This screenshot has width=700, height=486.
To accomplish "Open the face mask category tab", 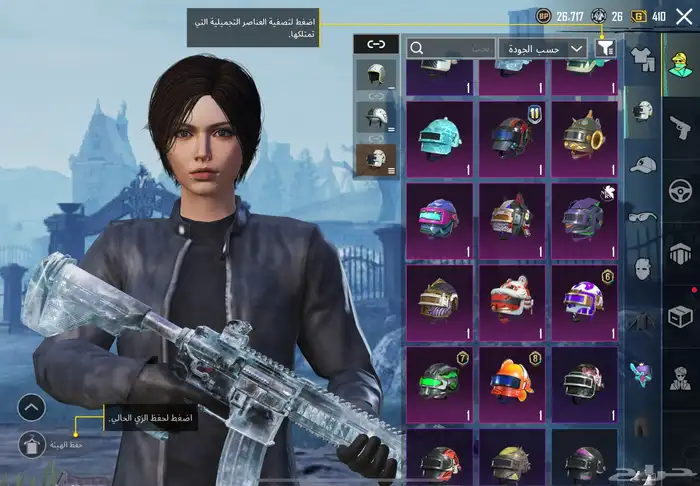I will coord(641,268).
